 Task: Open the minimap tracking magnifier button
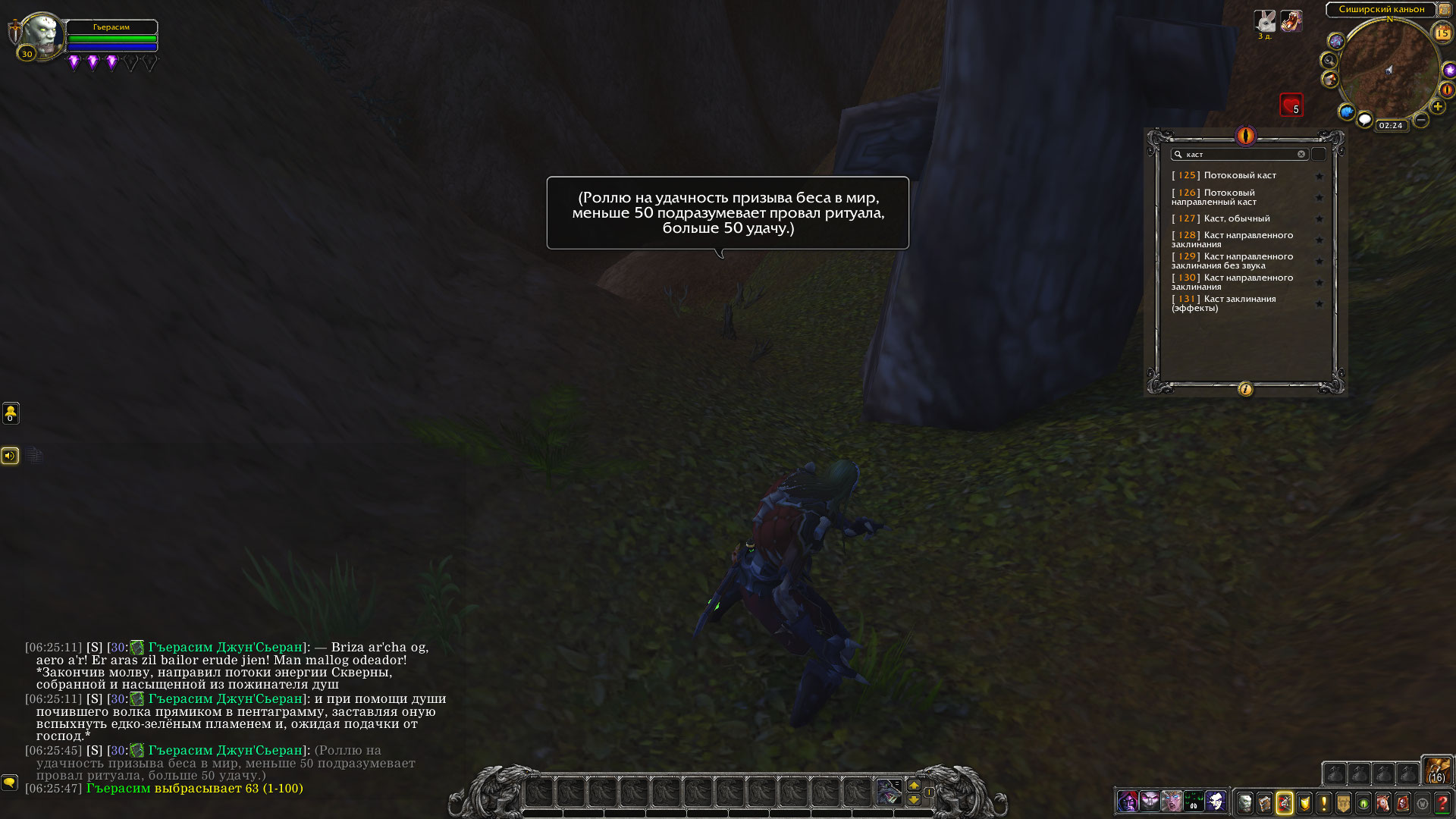pos(1329,60)
